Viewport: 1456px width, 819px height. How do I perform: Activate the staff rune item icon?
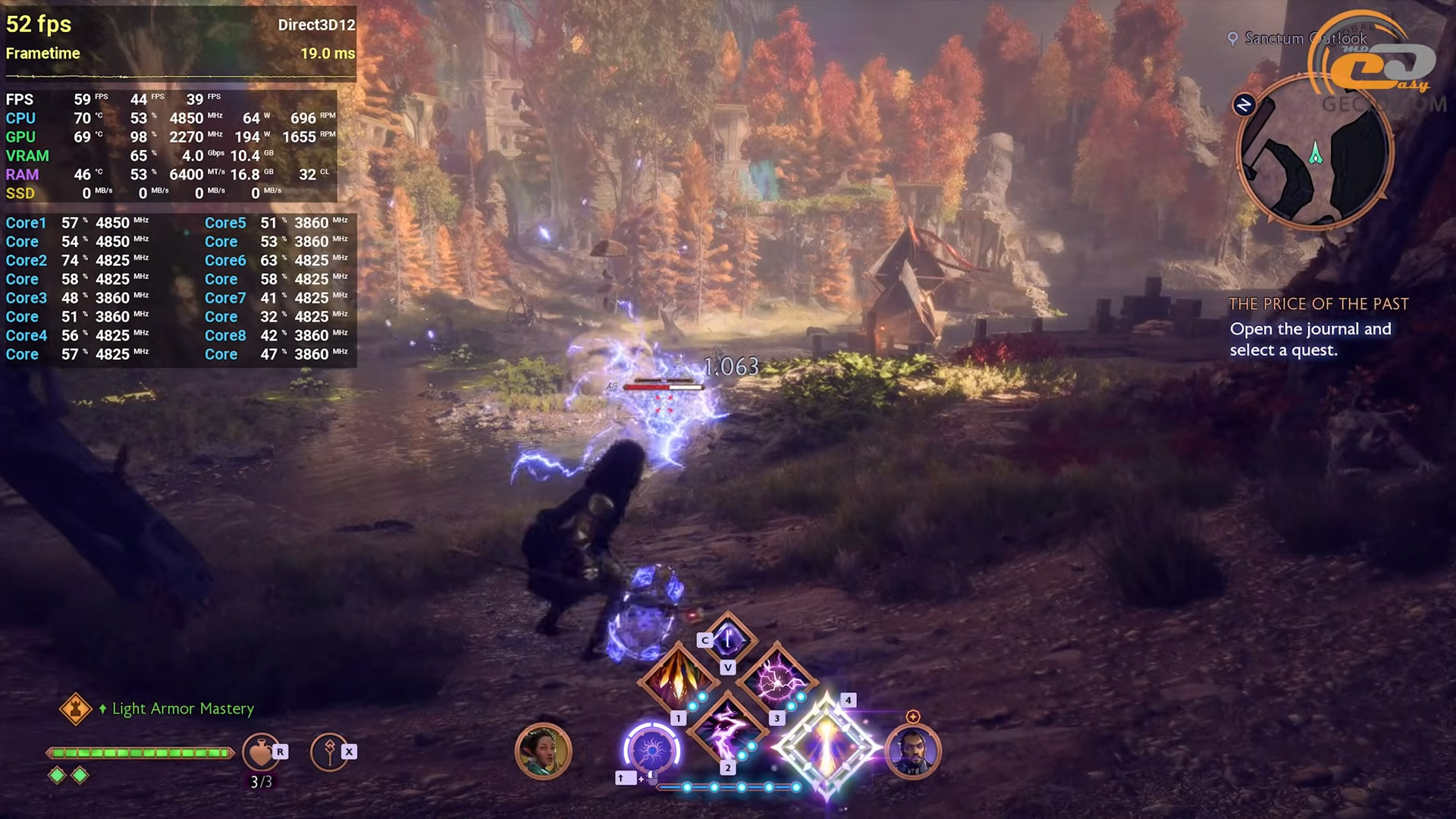click(329, 752)
